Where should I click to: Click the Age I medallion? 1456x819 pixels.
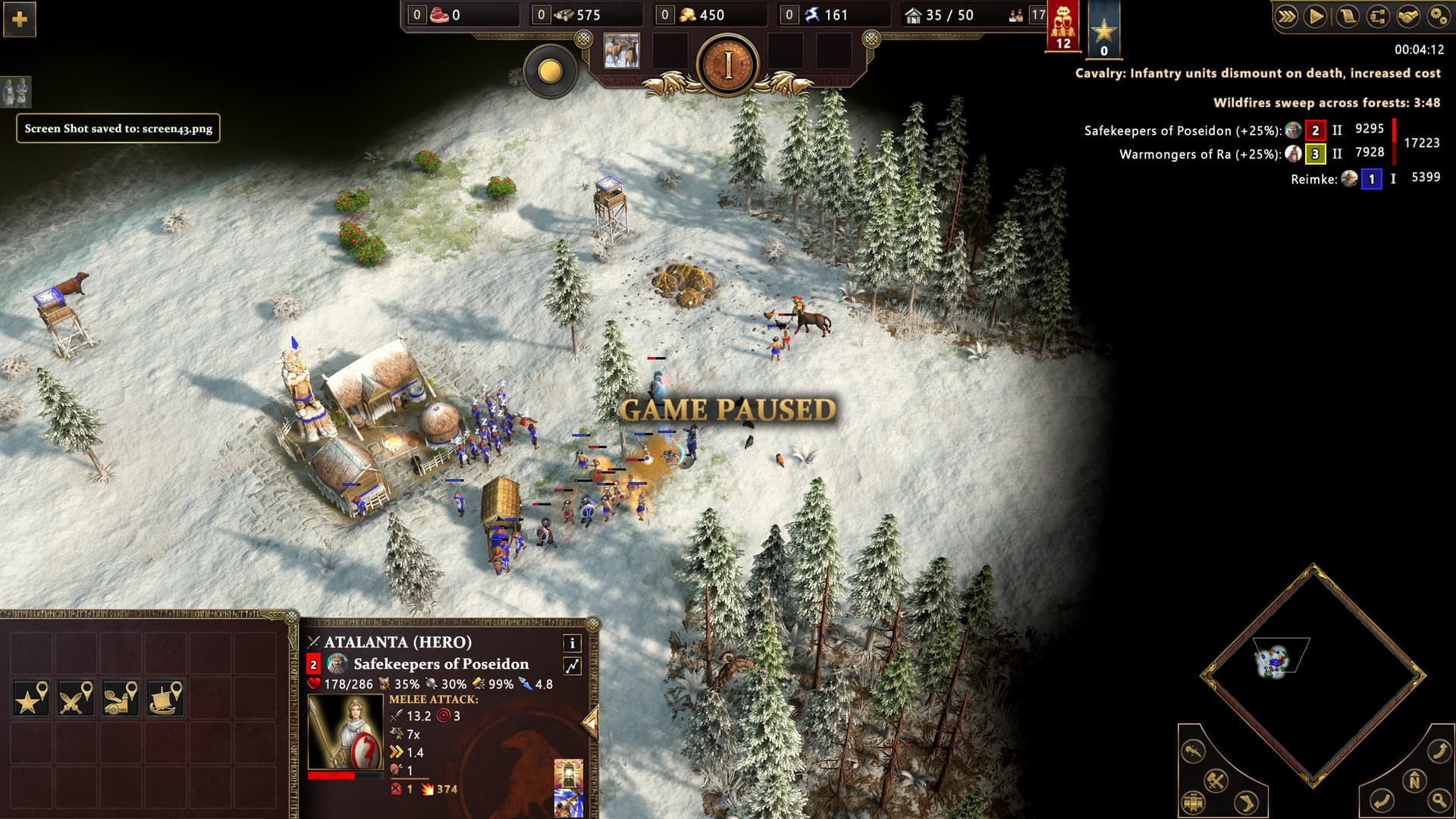tap(728, 66)
